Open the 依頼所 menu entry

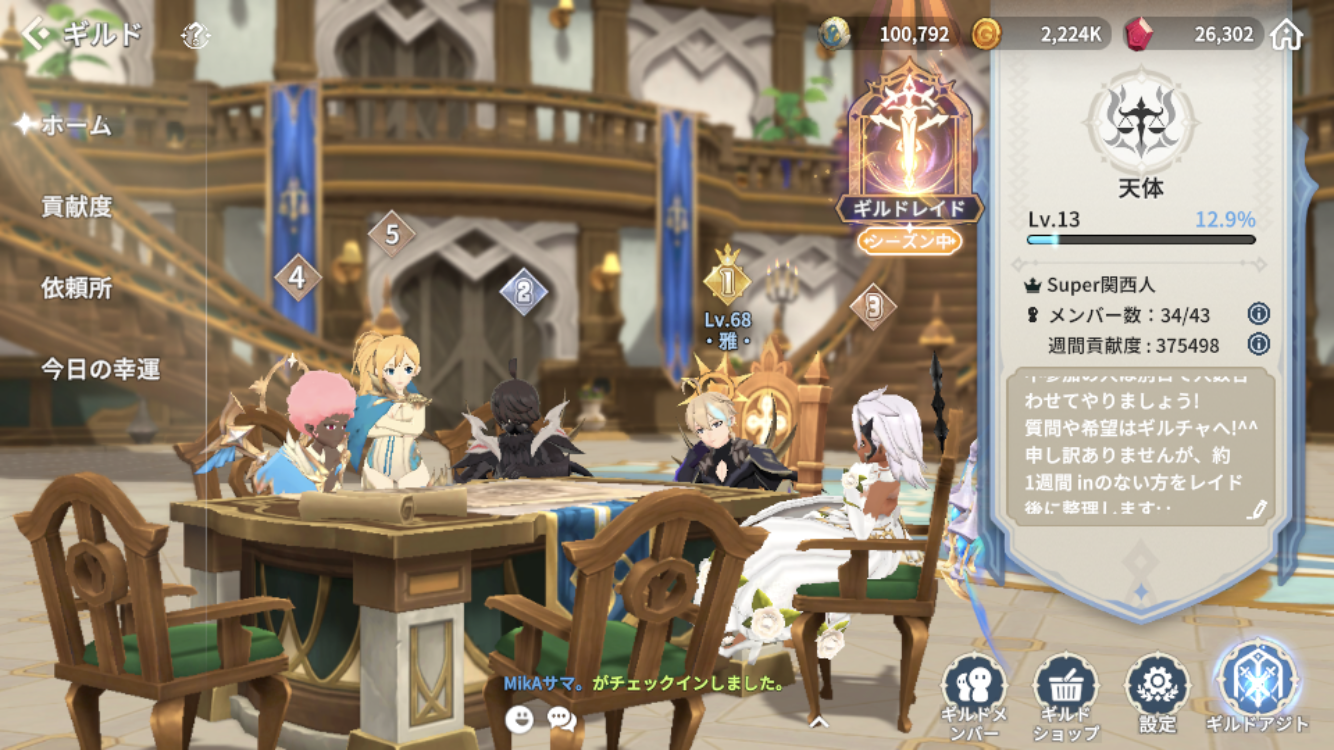coord(77,288)
